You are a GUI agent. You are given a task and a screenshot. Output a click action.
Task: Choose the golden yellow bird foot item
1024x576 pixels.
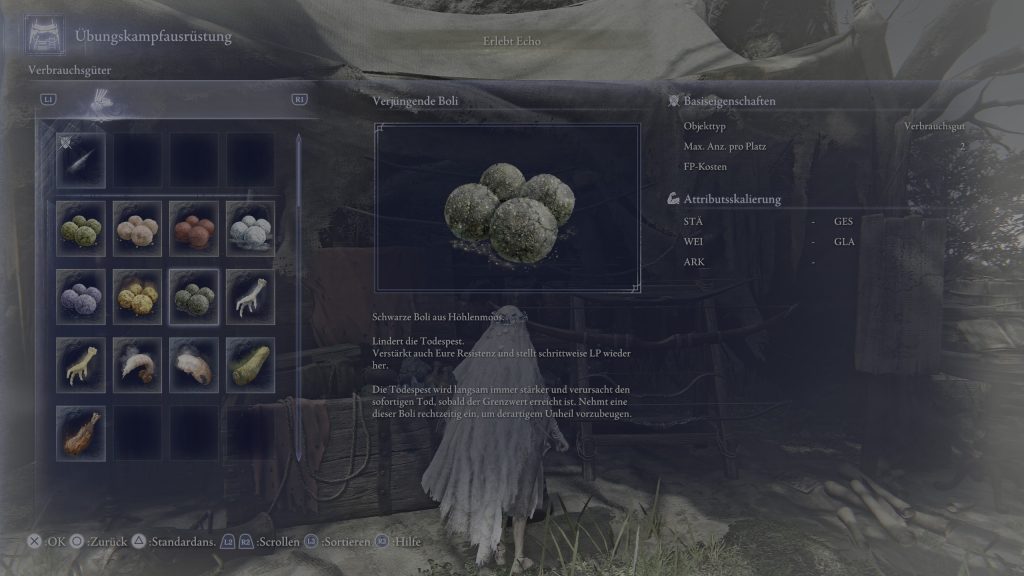81,363
